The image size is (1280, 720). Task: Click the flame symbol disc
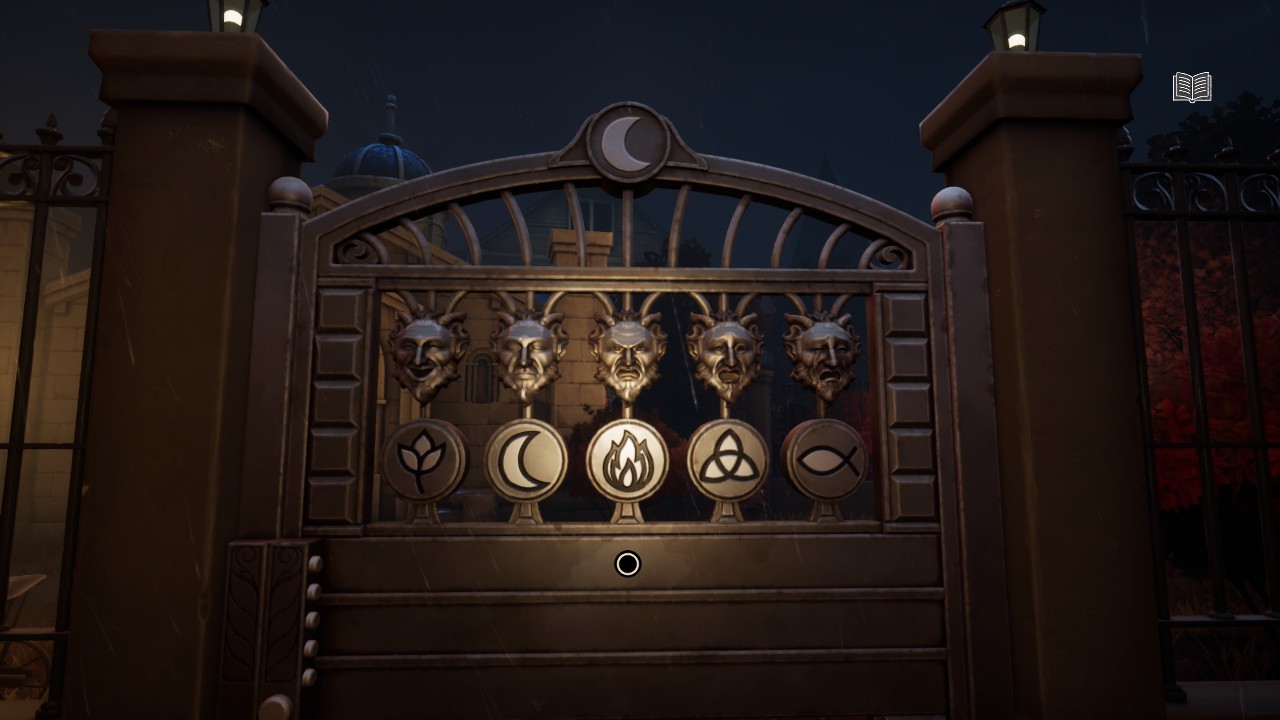pos(627,461)
